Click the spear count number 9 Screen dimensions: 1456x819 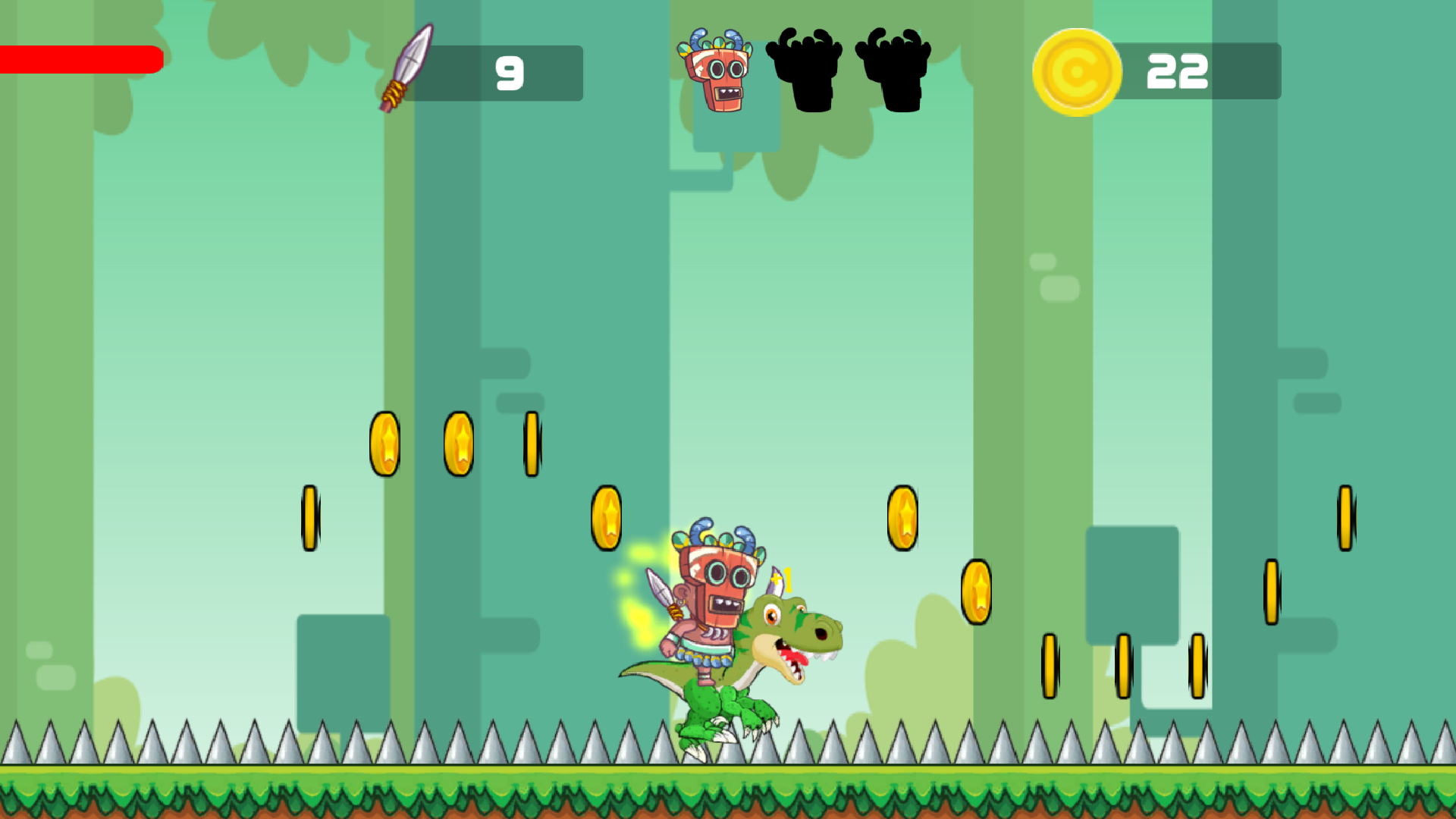click(510, 72)
